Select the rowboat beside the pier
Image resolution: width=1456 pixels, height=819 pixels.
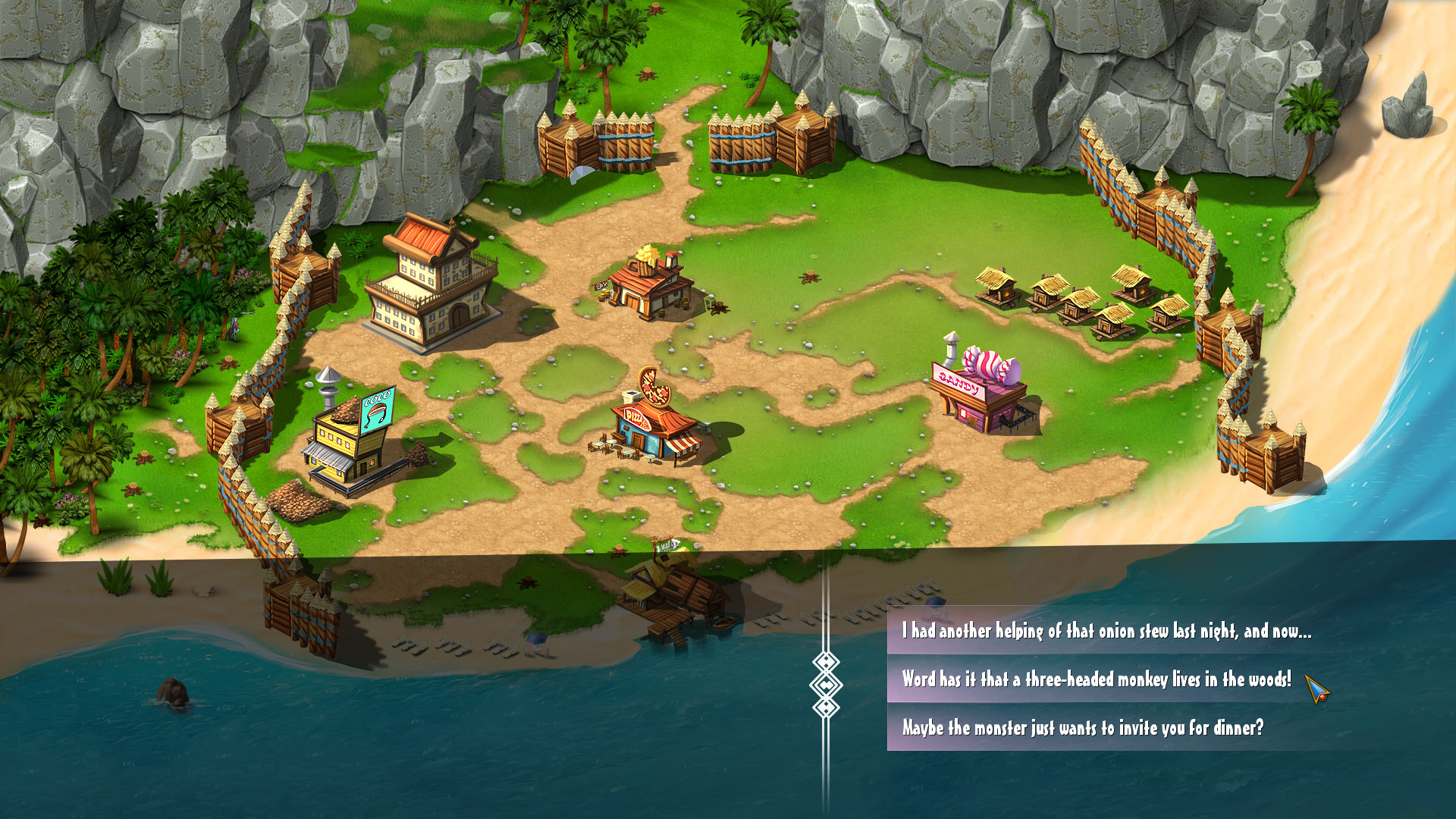tap(723, 623)
